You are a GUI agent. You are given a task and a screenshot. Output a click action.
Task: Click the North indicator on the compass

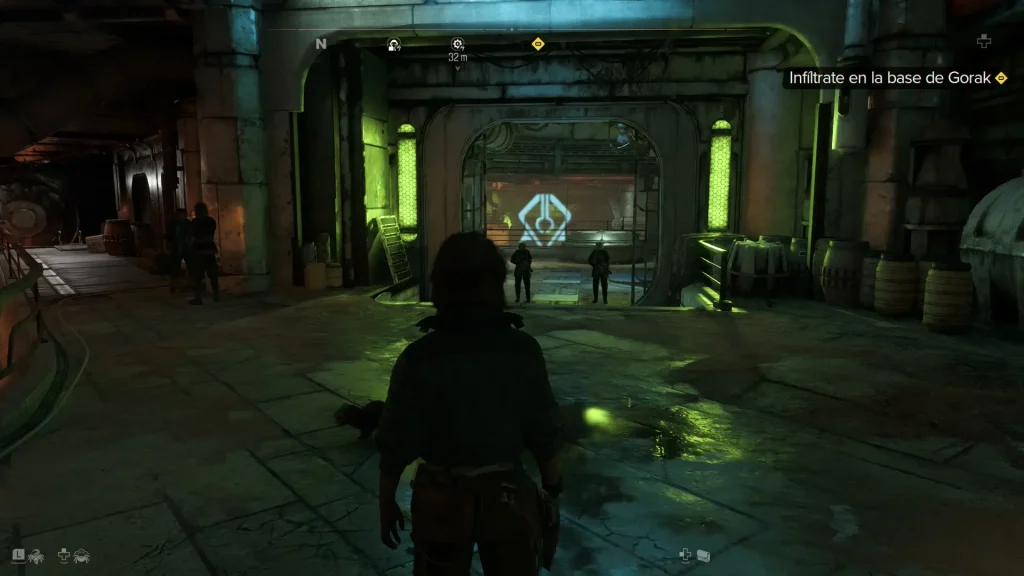pyautogui.click(x=321, y=44)
